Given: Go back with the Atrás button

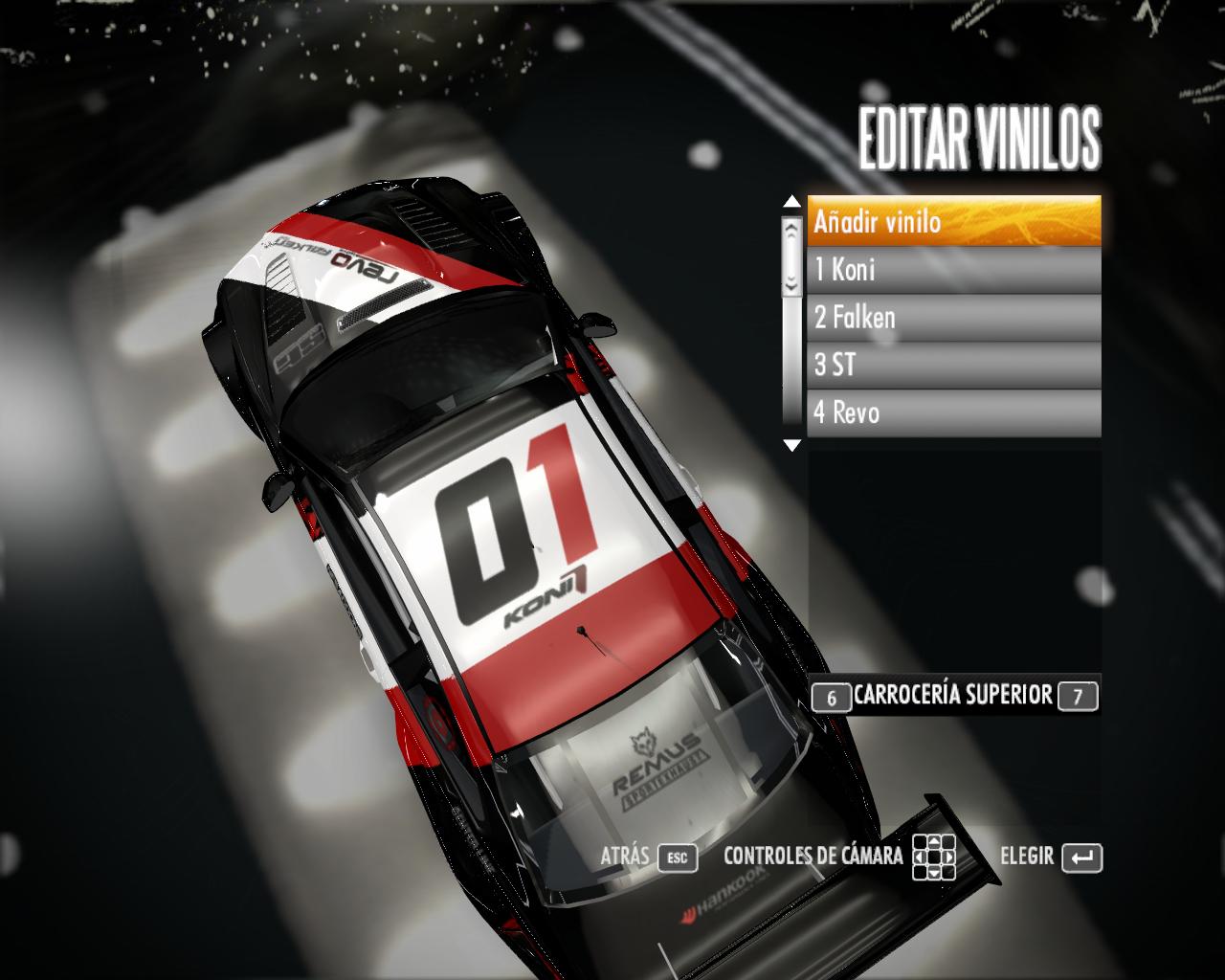Looking at the screenshot, I should click(649, 857).
